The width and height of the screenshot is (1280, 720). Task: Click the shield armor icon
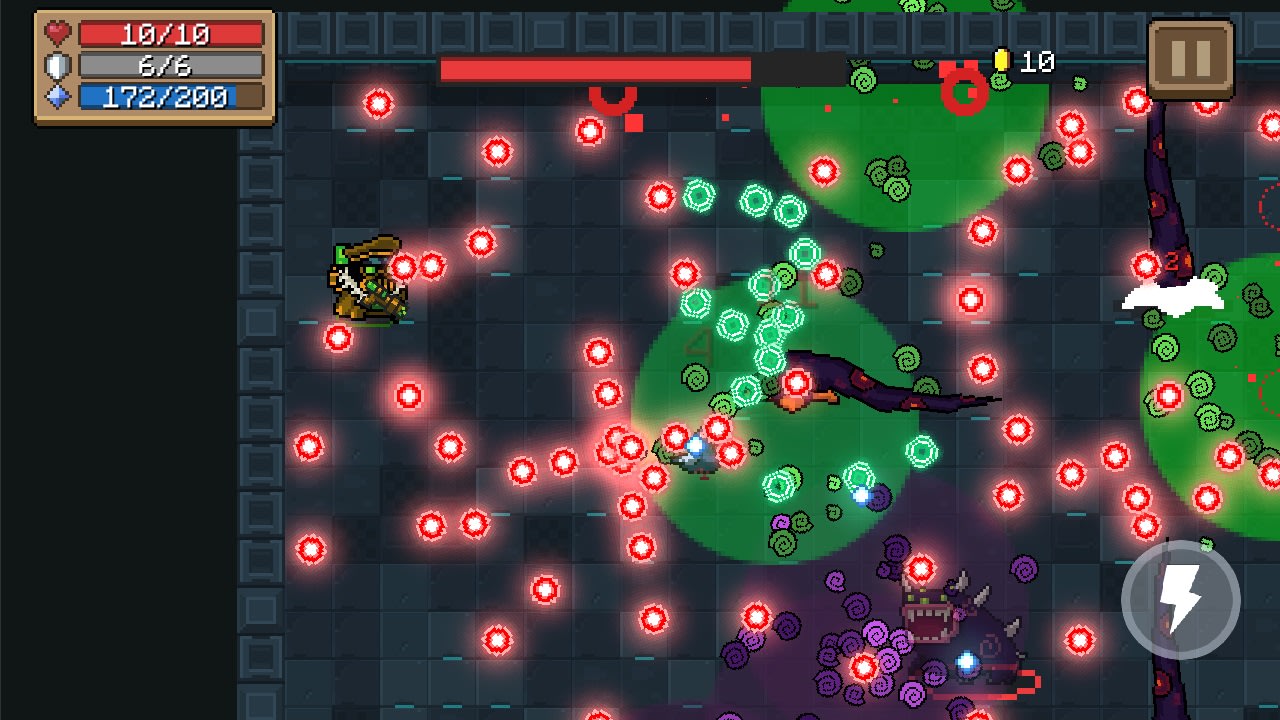click(x=60, y=64)
